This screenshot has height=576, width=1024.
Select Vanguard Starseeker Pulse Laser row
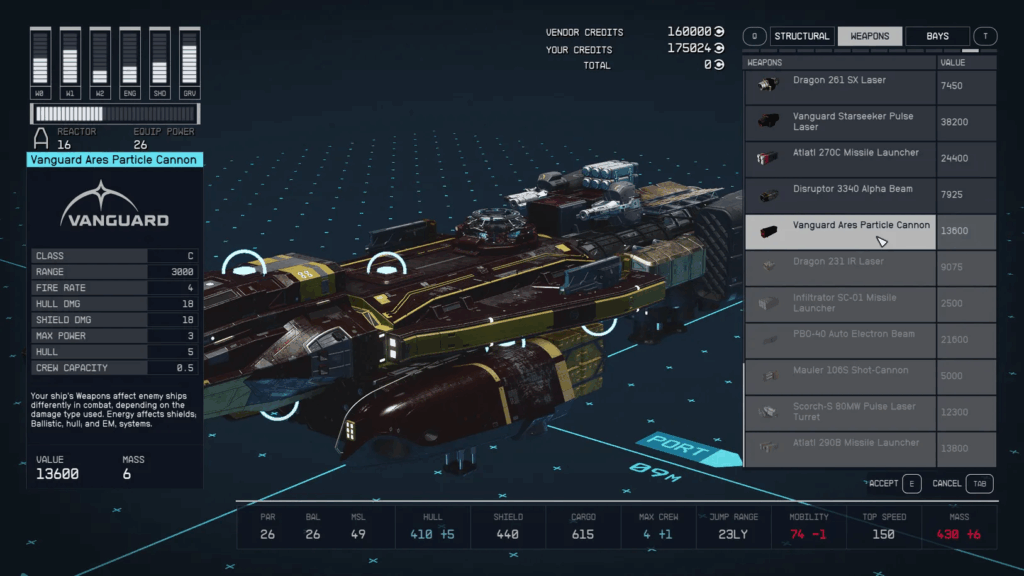pyautogui.click(x=840, y=122)
